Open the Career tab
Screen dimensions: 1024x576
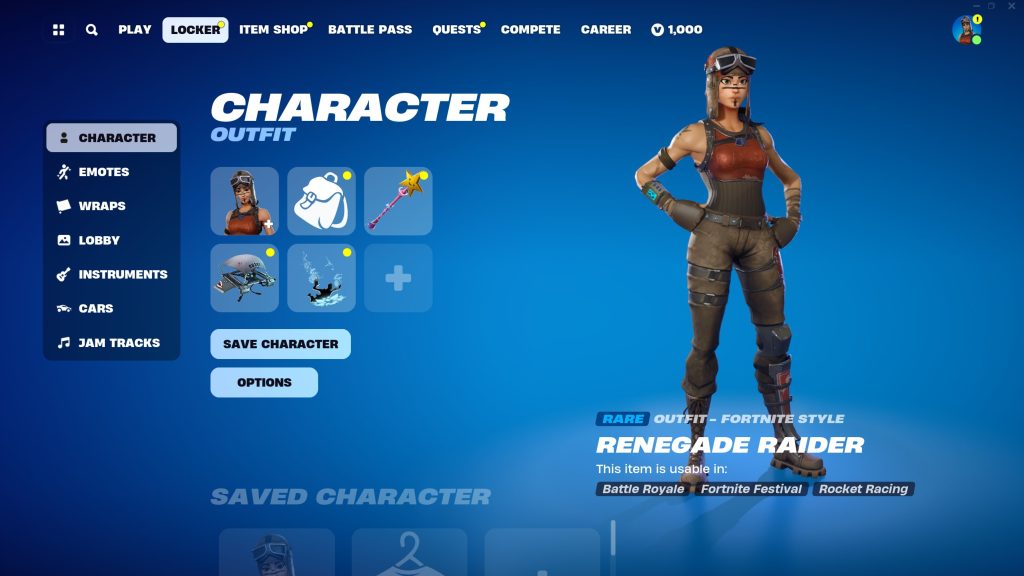click(x=606, y=30)
